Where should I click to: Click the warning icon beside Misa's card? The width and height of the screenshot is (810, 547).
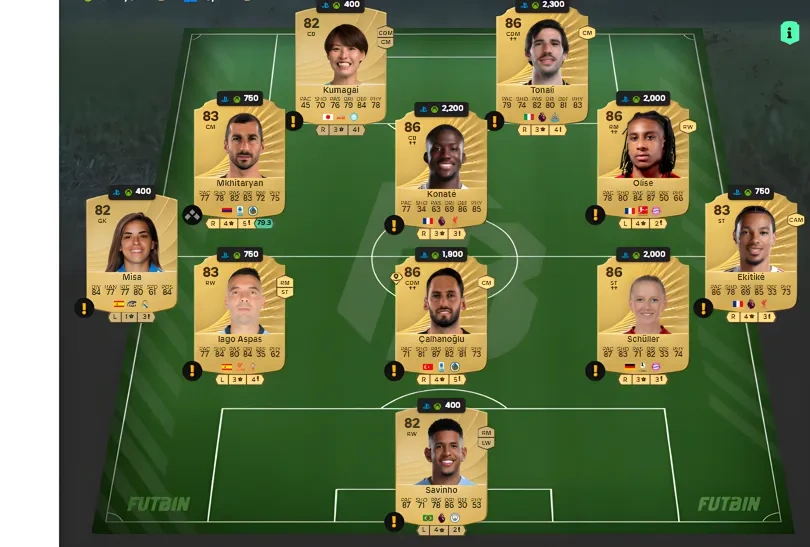tap(83, 307)
